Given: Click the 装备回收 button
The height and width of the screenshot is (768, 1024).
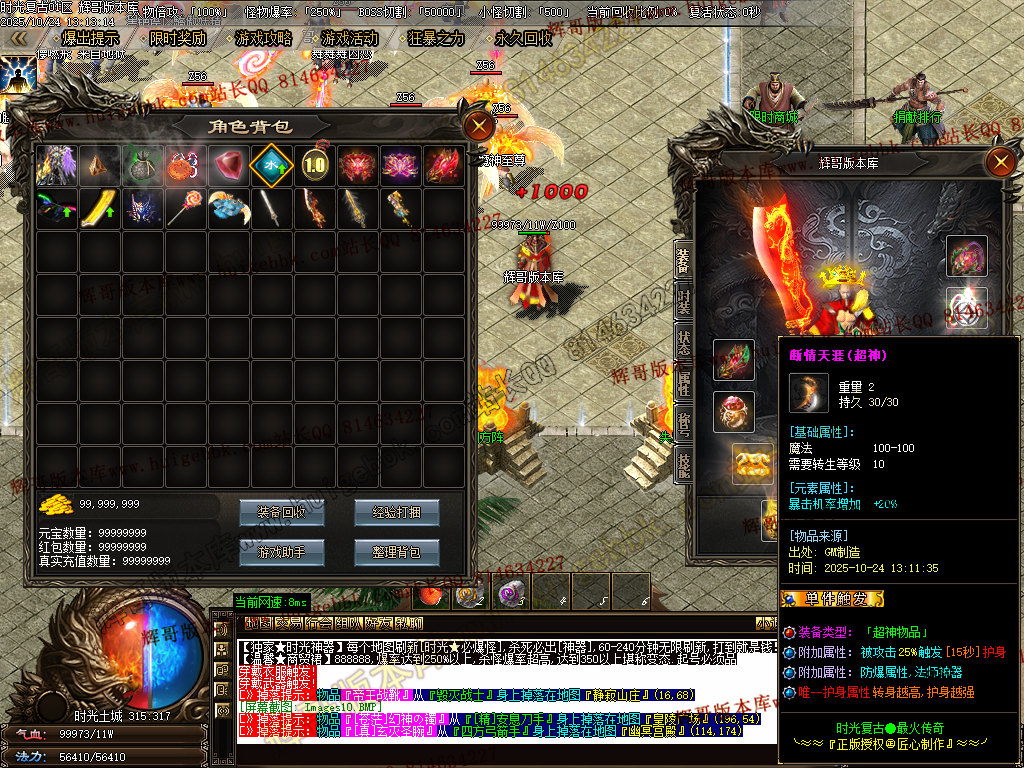Looking at the screenshot, I should [282, 512].
